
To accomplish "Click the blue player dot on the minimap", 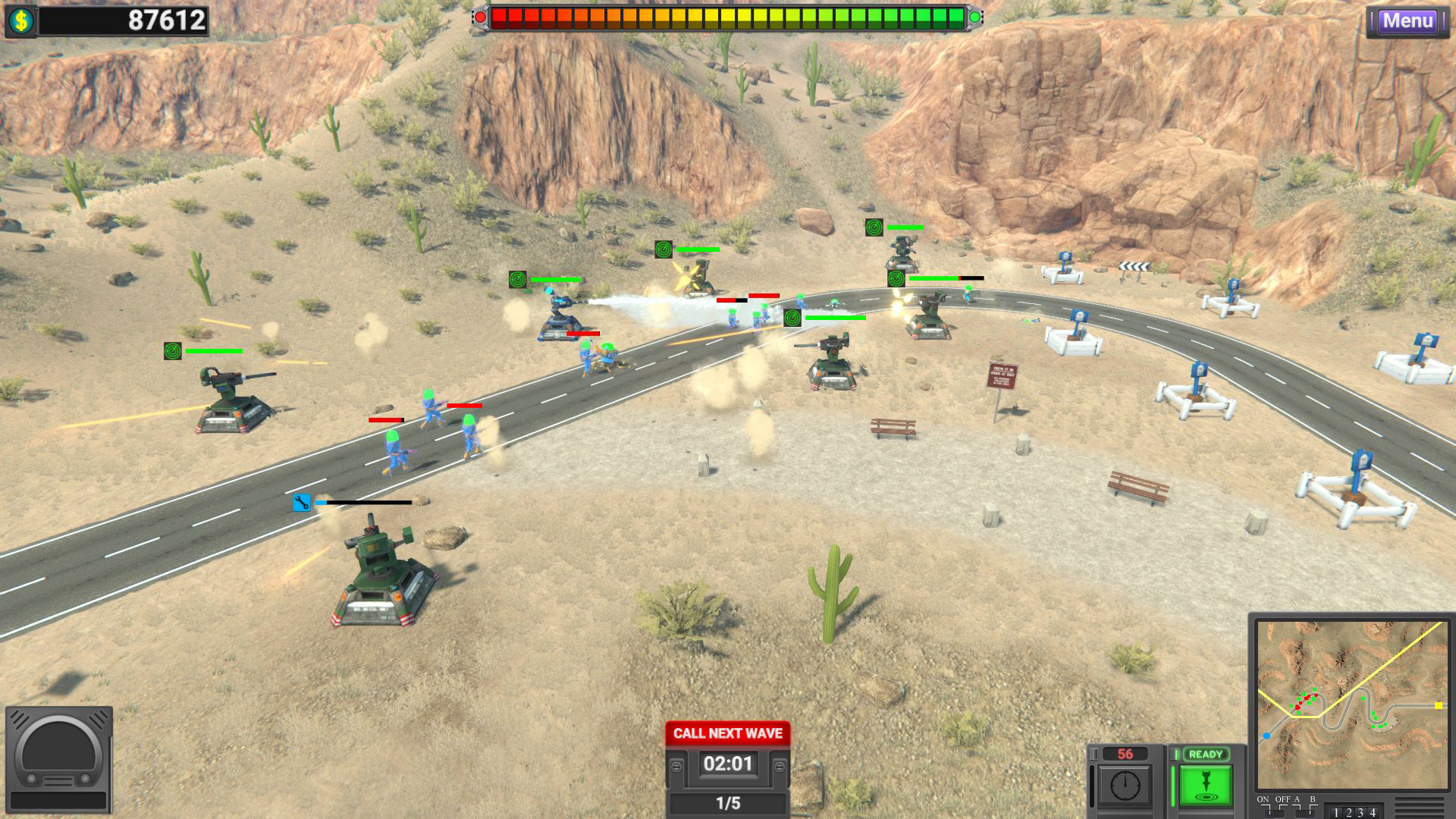I will [1267, 736].
